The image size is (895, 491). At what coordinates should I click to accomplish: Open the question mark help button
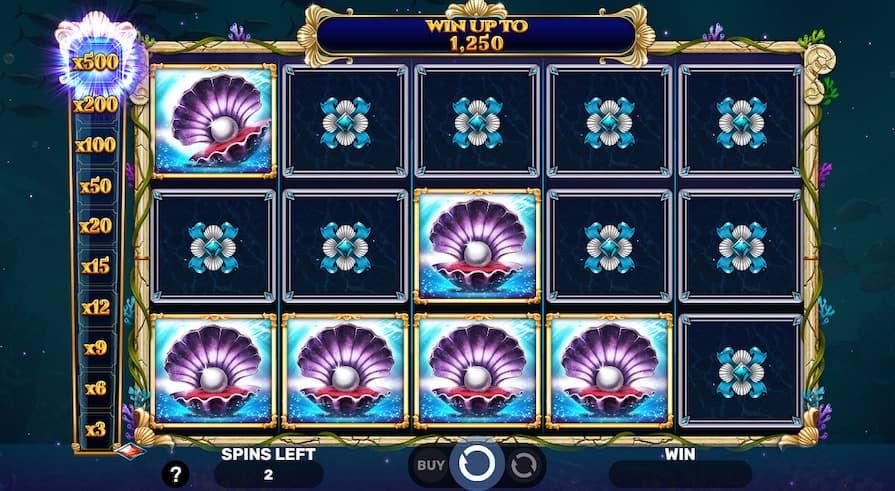(176, 474)
